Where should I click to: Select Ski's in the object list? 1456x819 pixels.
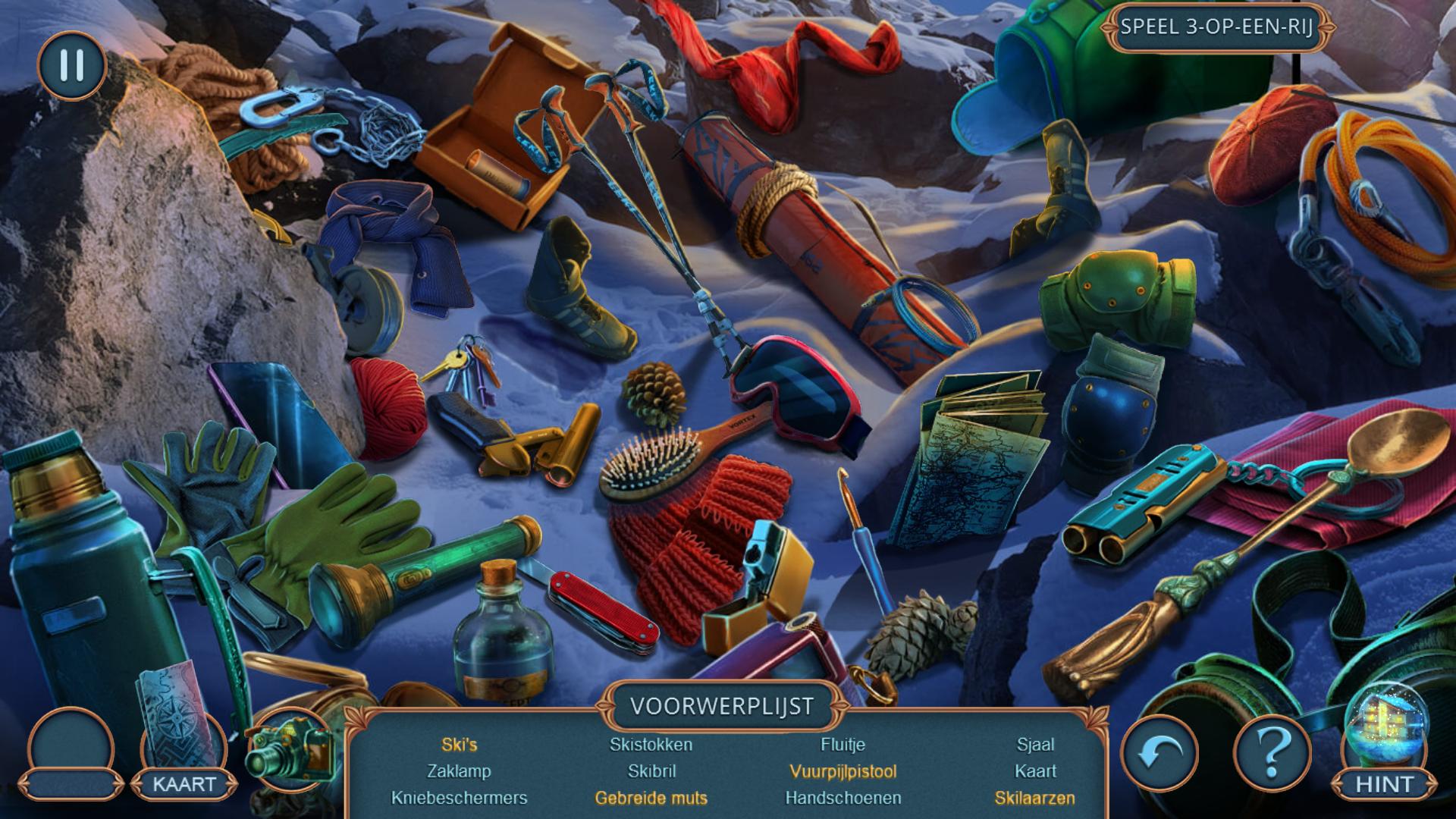click(460, 745)
